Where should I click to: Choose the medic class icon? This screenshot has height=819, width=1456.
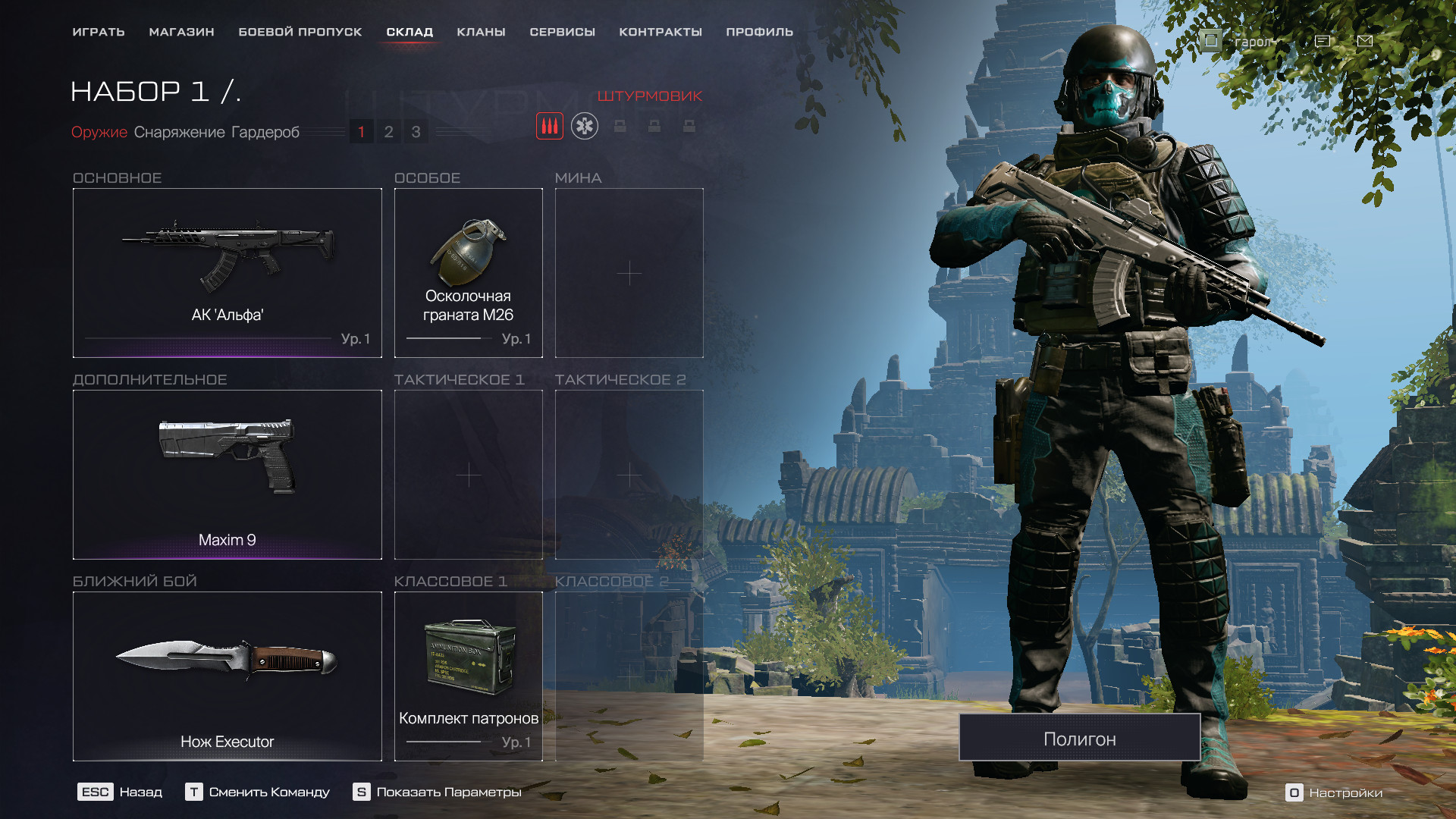coord(584,126)
